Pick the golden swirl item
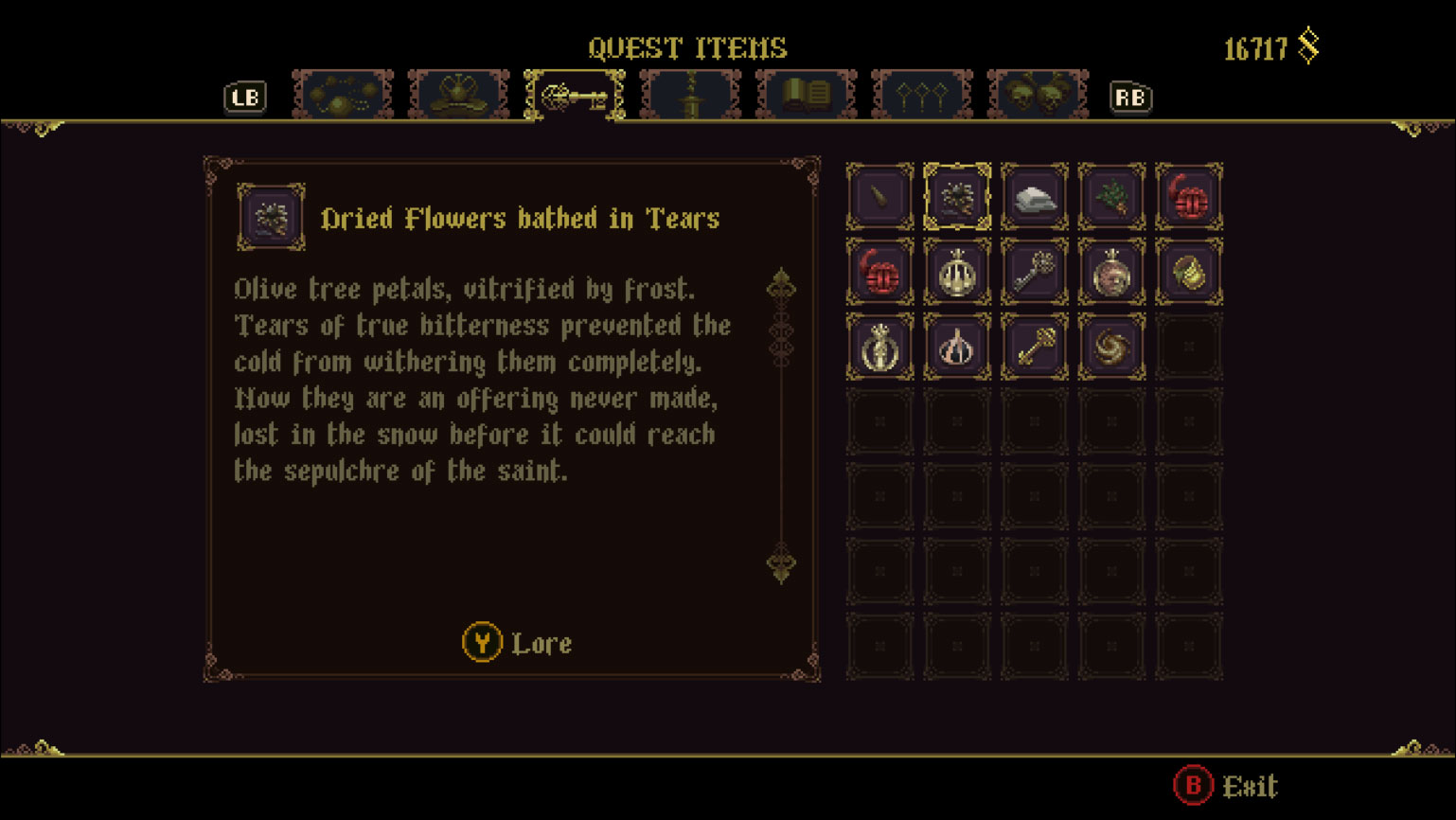The width and height of the screenshot is (1456, 820). 1111,348
